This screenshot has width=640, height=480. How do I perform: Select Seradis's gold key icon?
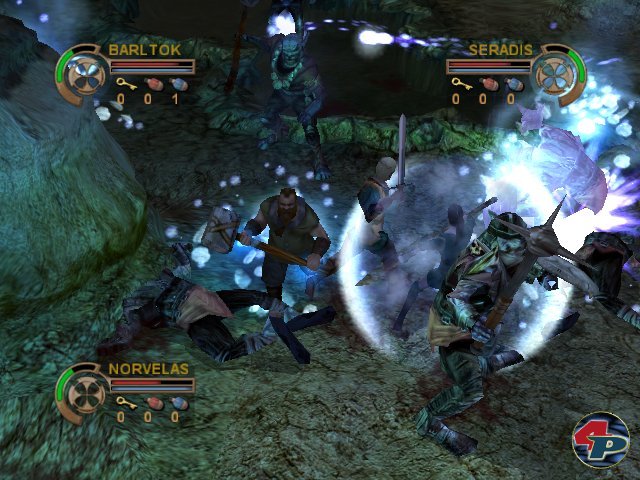pos(459,84)
